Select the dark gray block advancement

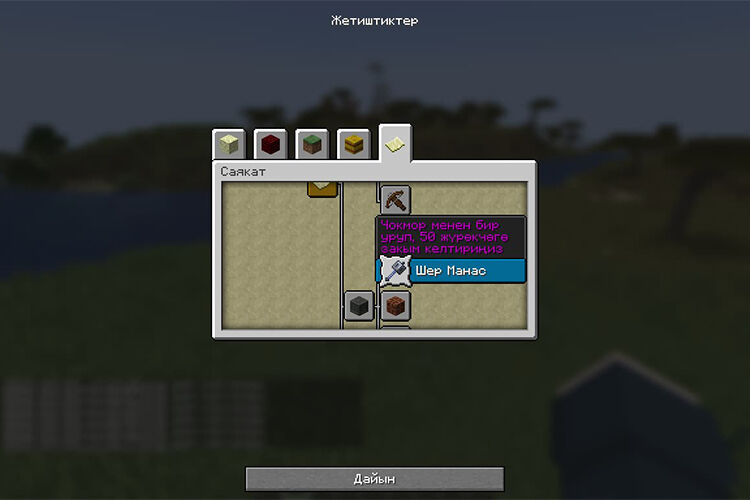tap(360, 306)
